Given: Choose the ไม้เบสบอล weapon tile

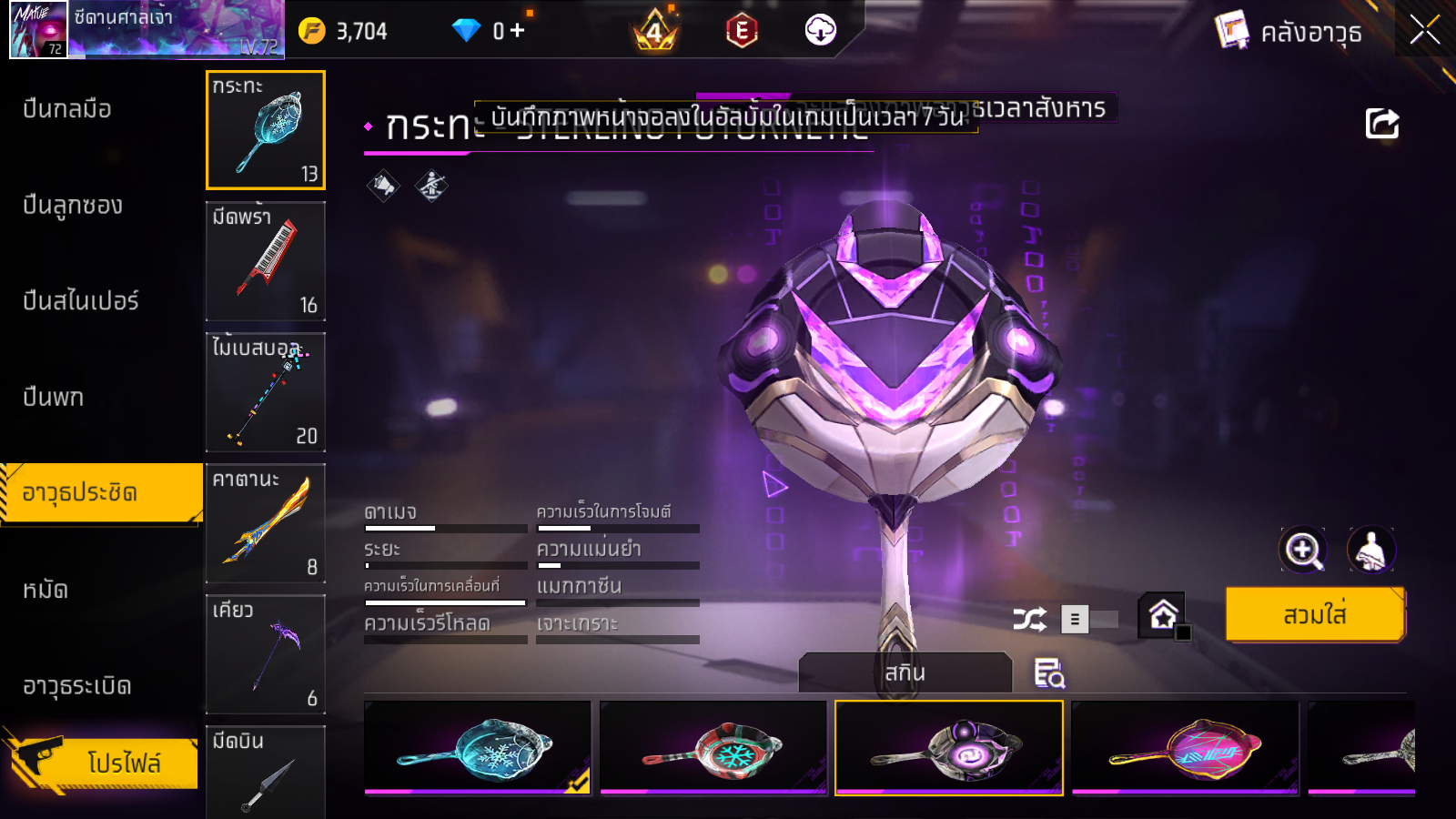Looking at the screenshot, I should [x=266, y=392].
